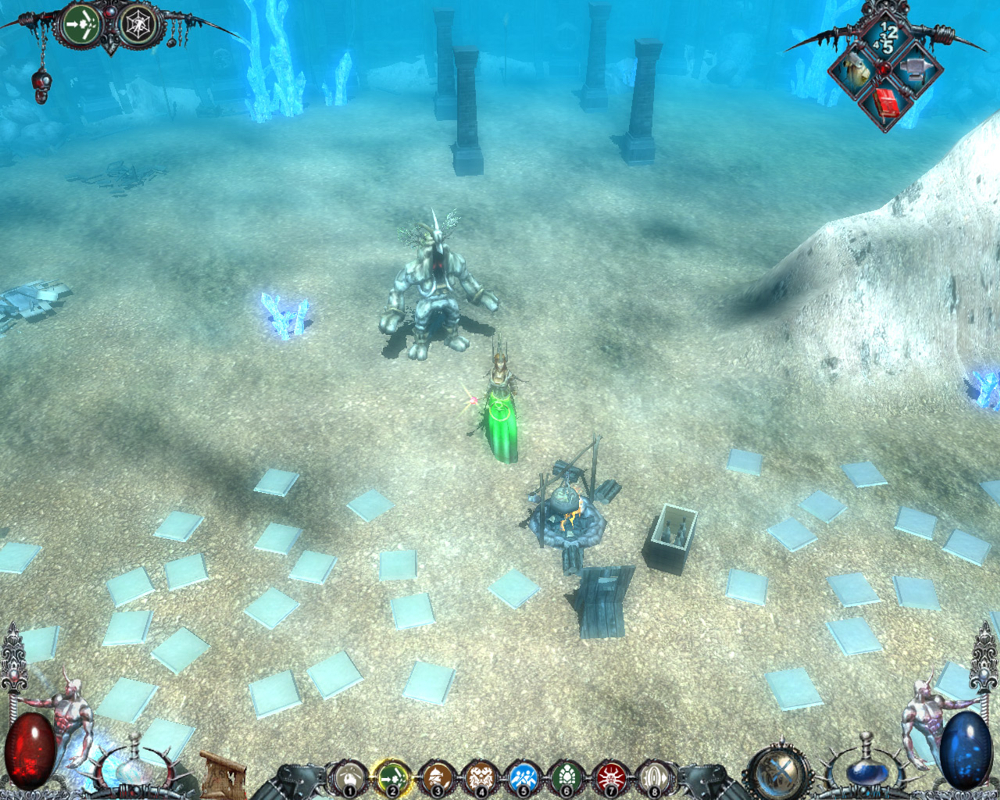This screenshot has height=800, width=1000.
Task: Trigger the hotbar slot 4 beast-face skill
Action: point(480,777)
